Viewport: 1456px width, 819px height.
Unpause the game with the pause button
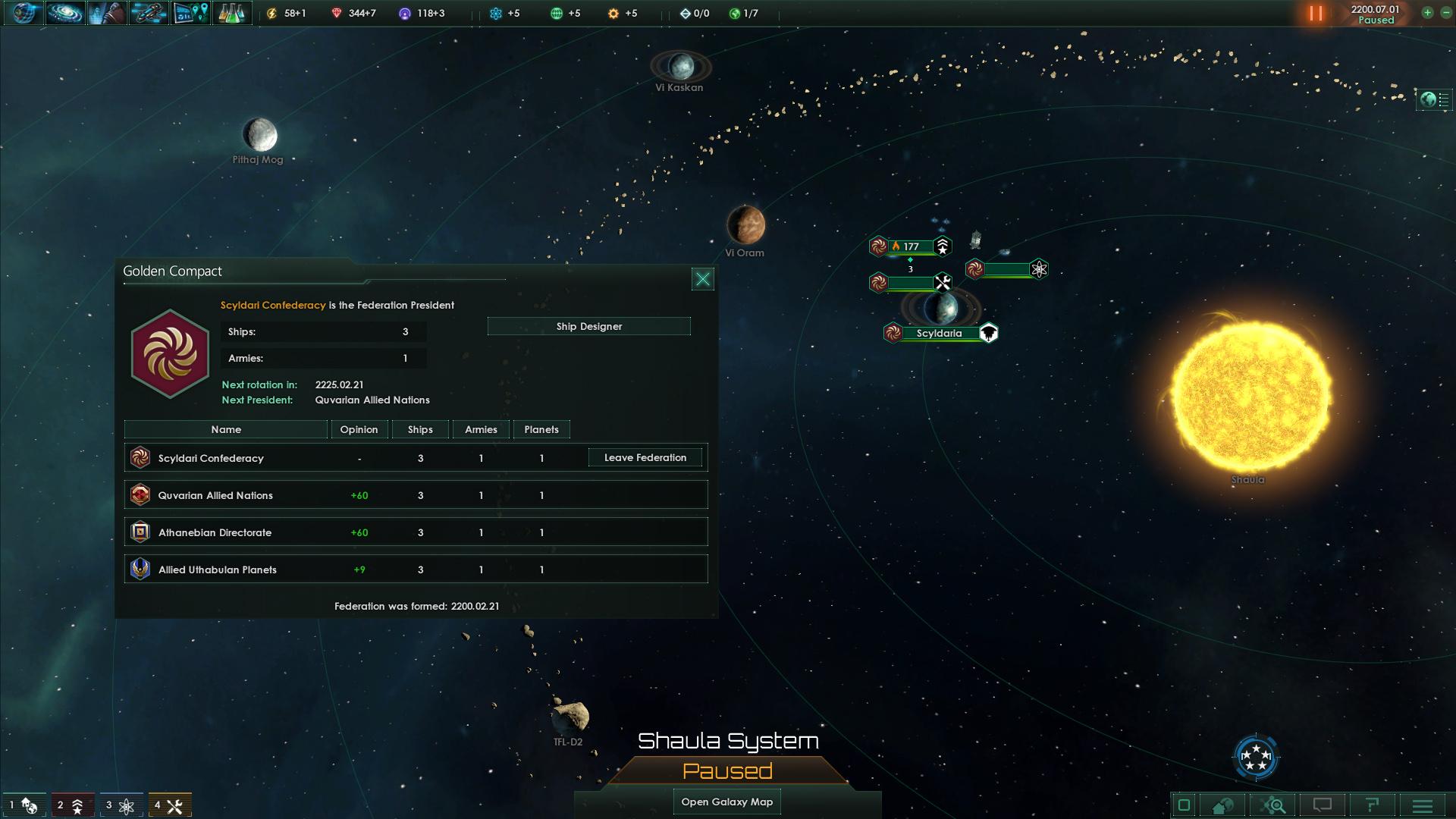pos(1316,14)
